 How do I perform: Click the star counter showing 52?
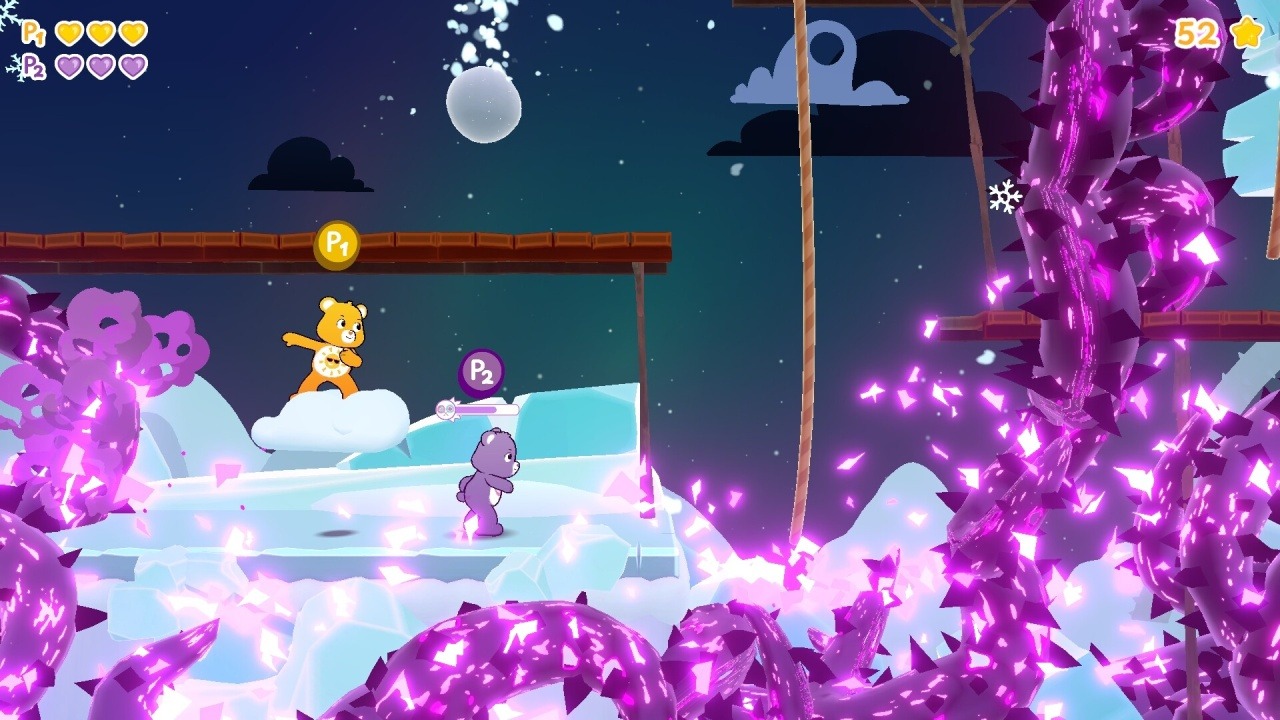coord(1194,34)
